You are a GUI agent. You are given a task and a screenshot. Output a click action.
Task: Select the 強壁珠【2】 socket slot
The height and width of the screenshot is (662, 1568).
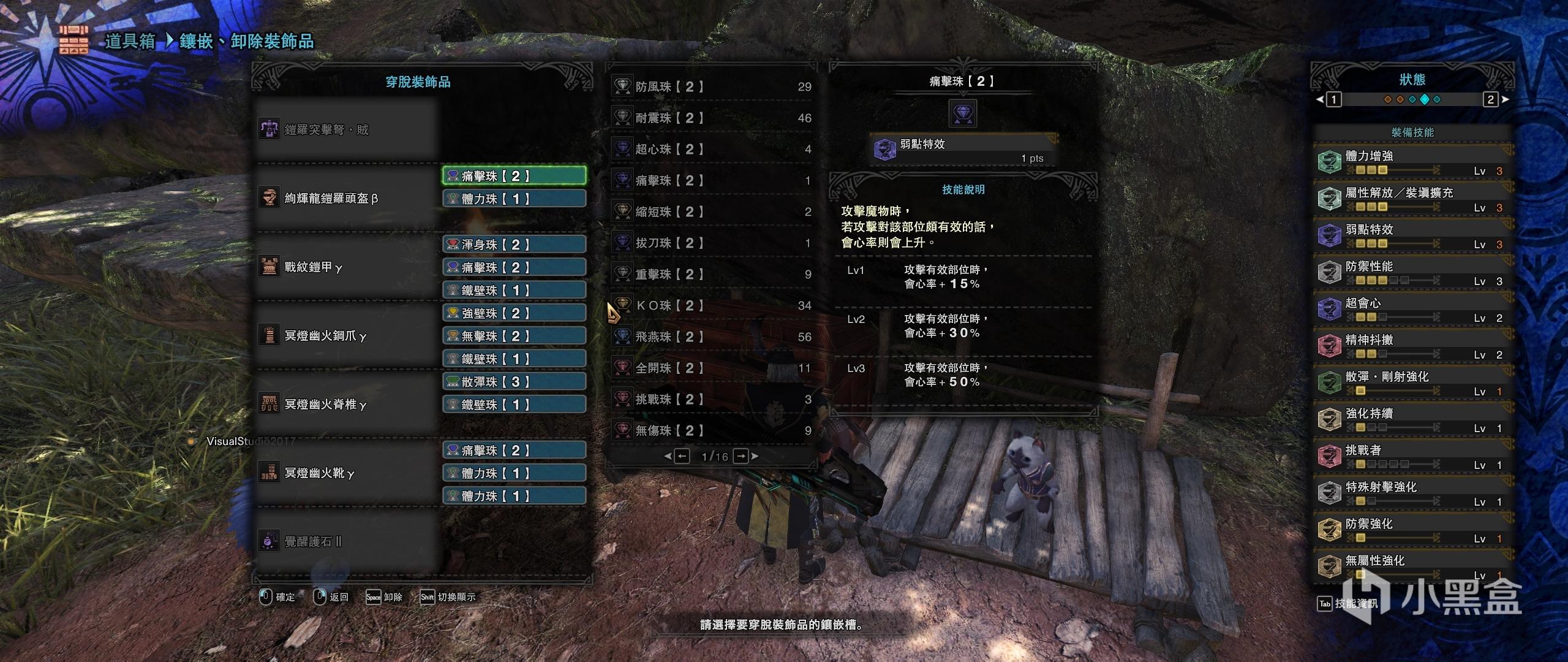point(514,313)
